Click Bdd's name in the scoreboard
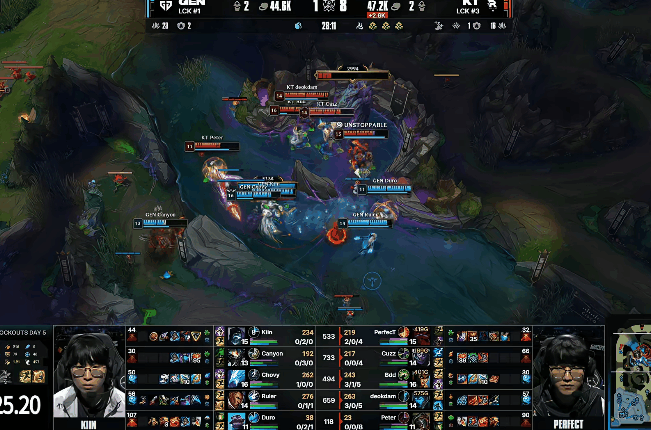 click(389, 375)
